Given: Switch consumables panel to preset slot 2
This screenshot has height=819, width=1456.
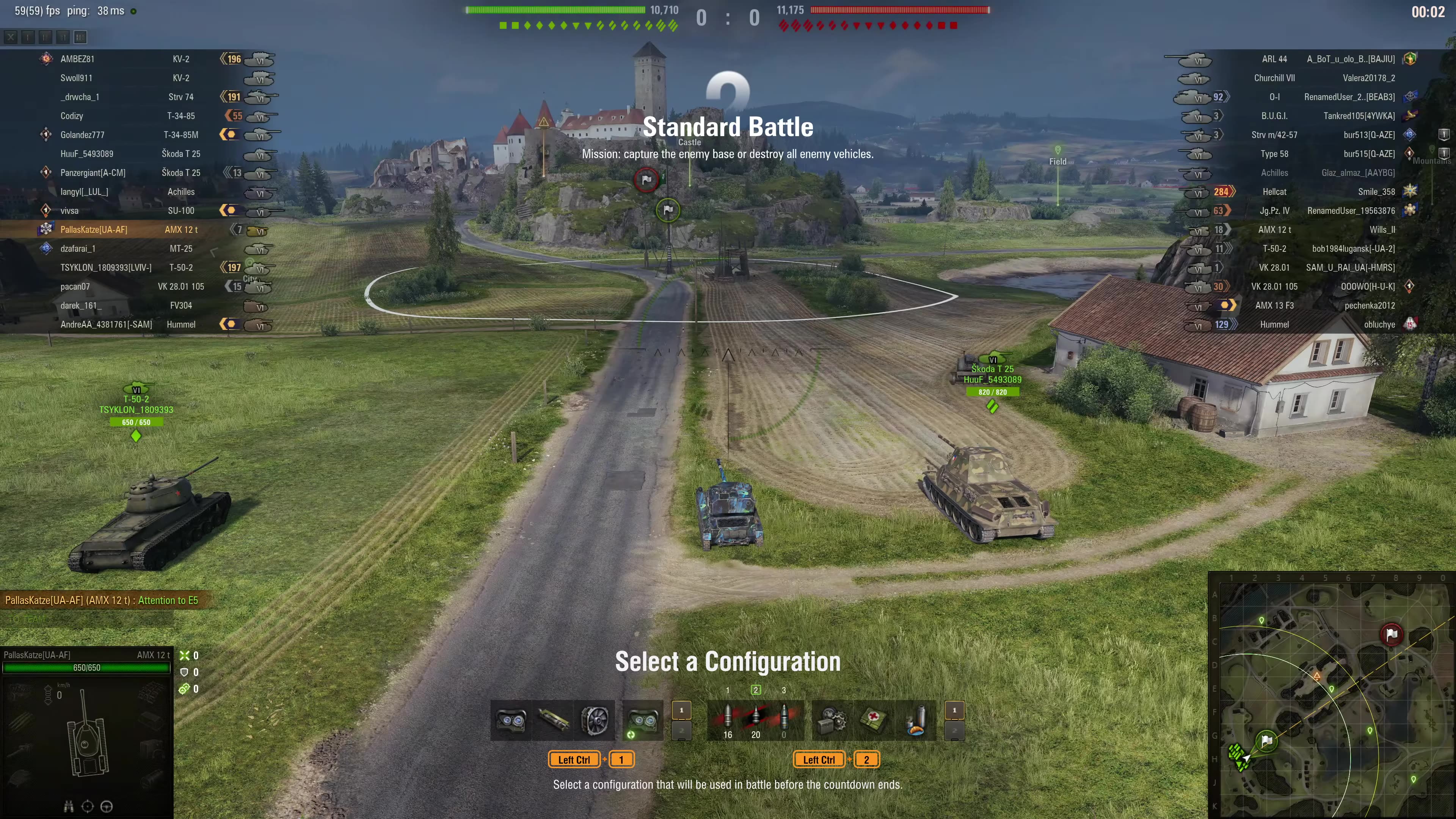Looking at the screenshot, I should point(955,730).
